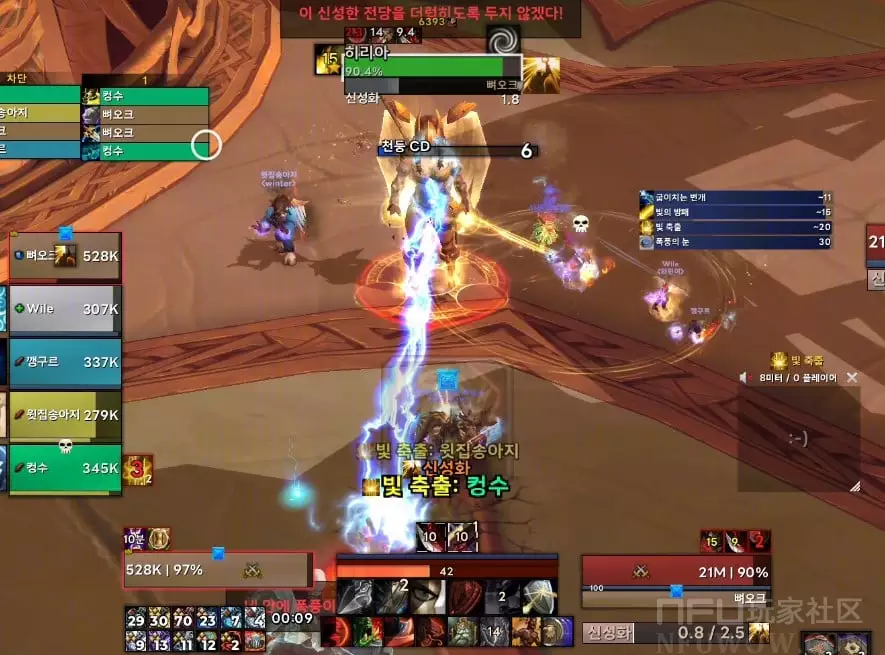The height and width of the screenshot is (655, 885).
Task: Click the 10분 buff icon
Action: 135,539
